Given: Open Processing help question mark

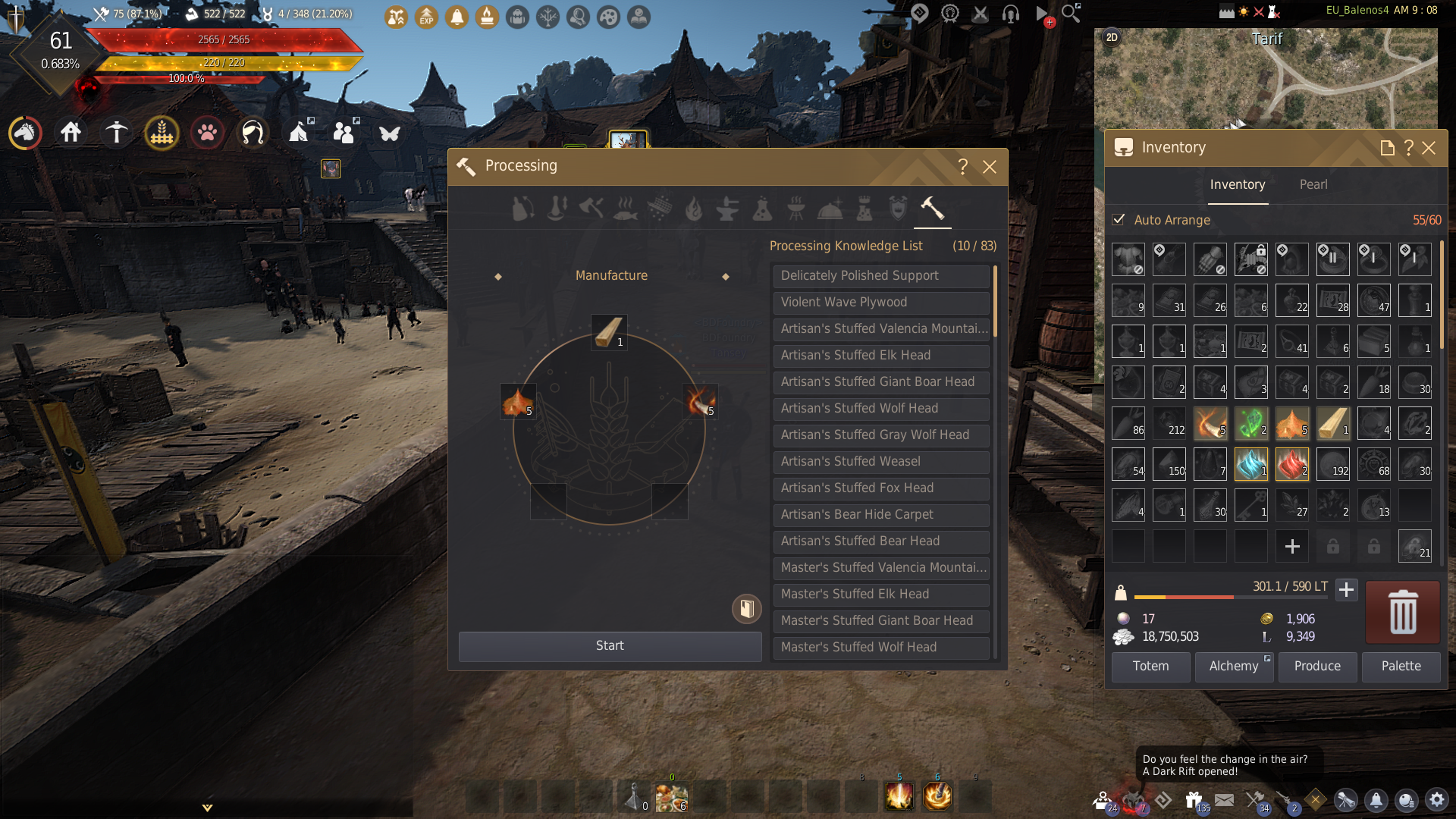Looking at the screenshot, I should pyautogui.click(x=962, y=167).
